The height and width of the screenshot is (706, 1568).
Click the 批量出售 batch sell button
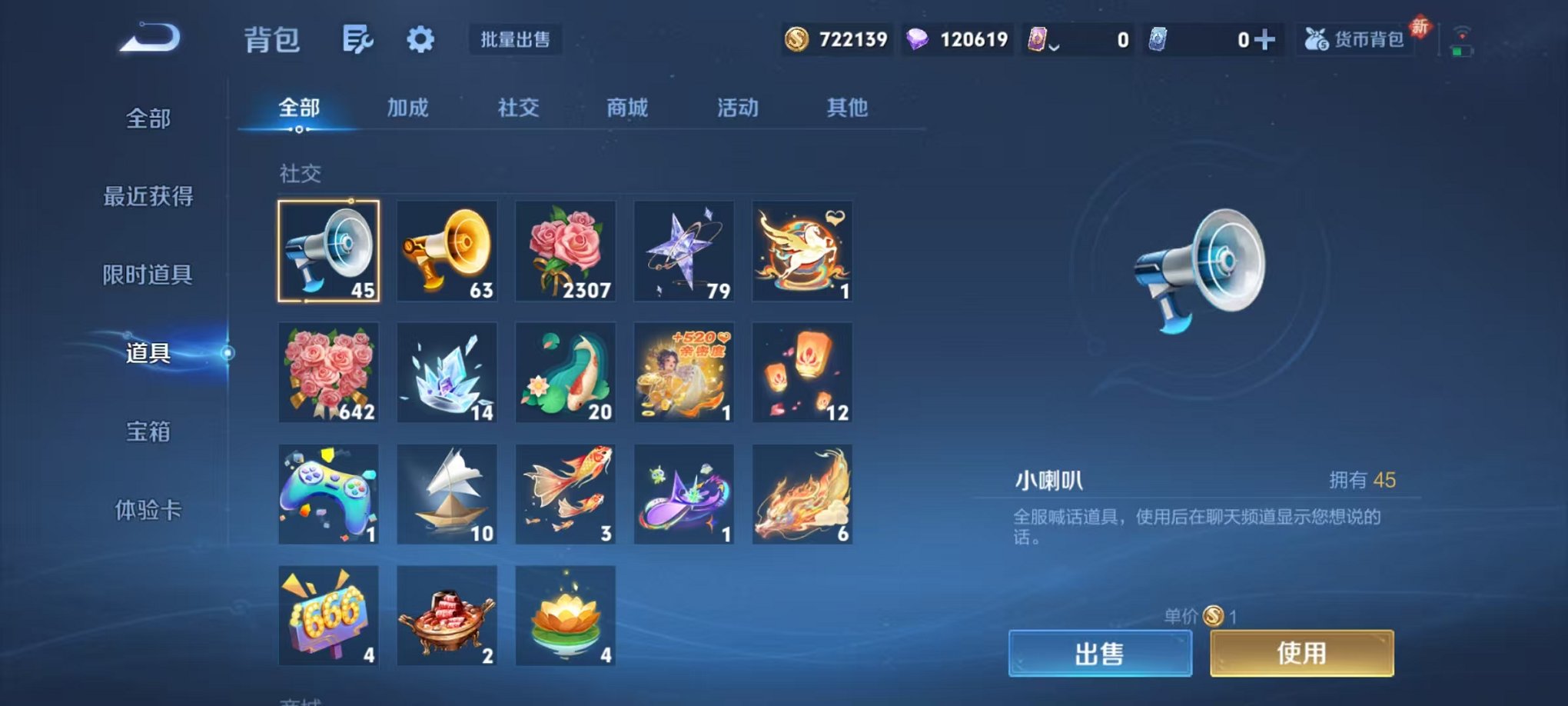coord(516,38)
